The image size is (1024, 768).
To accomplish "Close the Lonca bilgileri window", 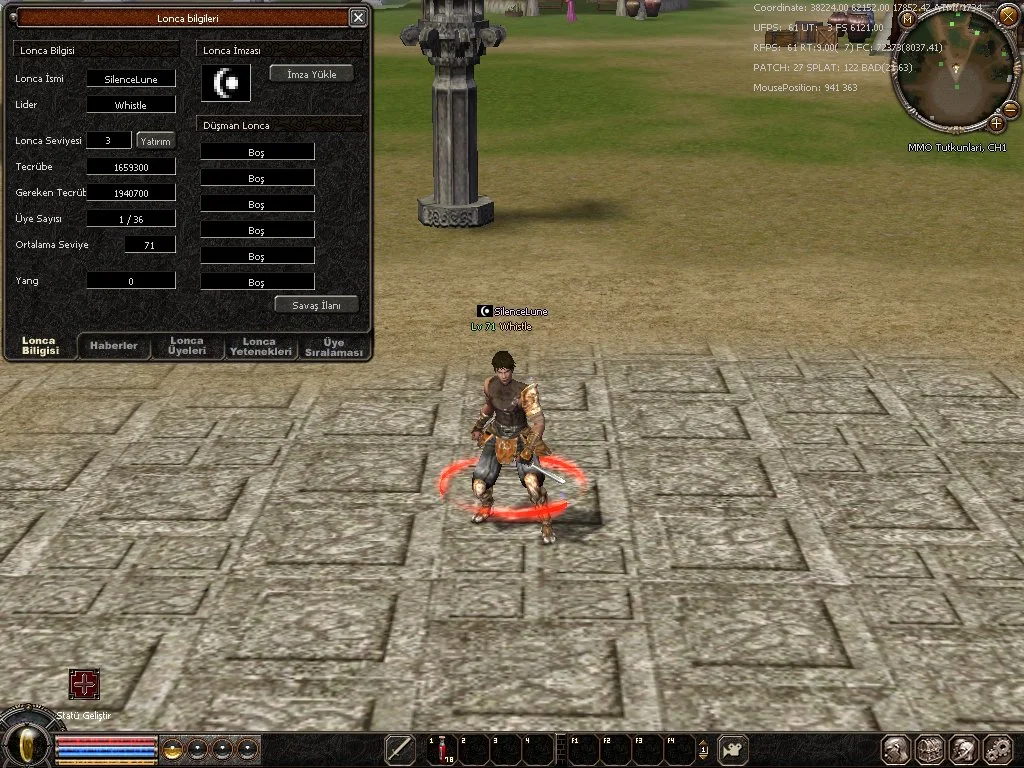I will [358, 17].
